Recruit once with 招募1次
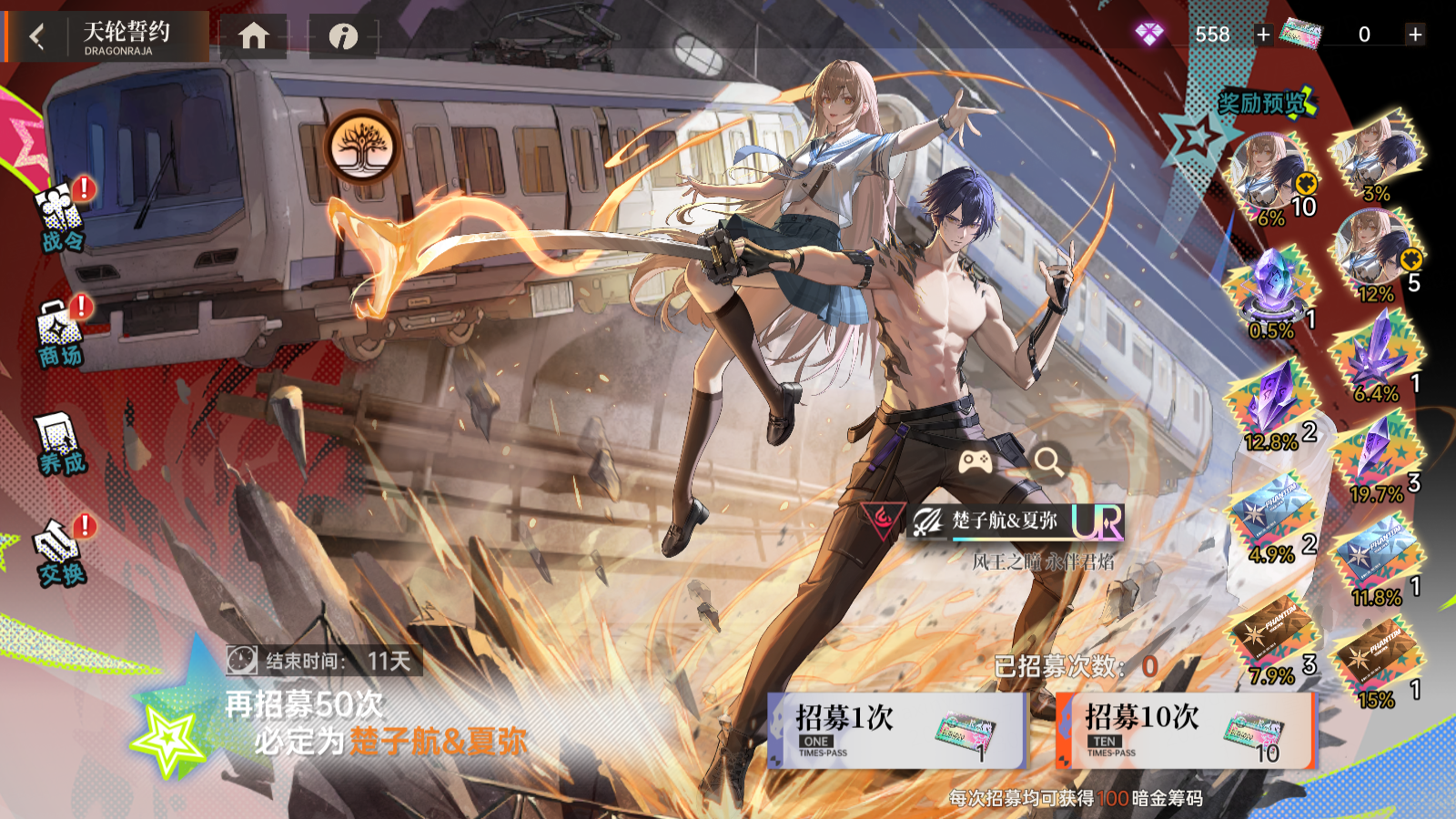 point(896,731)
